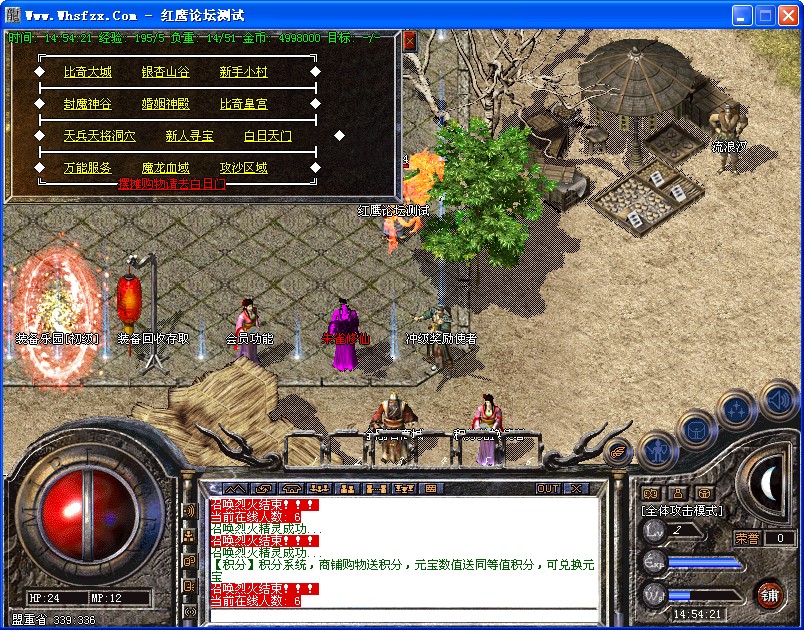The image size is (804, 630).
Task: Go to 攻沙区域
Action: click(244, 168)
